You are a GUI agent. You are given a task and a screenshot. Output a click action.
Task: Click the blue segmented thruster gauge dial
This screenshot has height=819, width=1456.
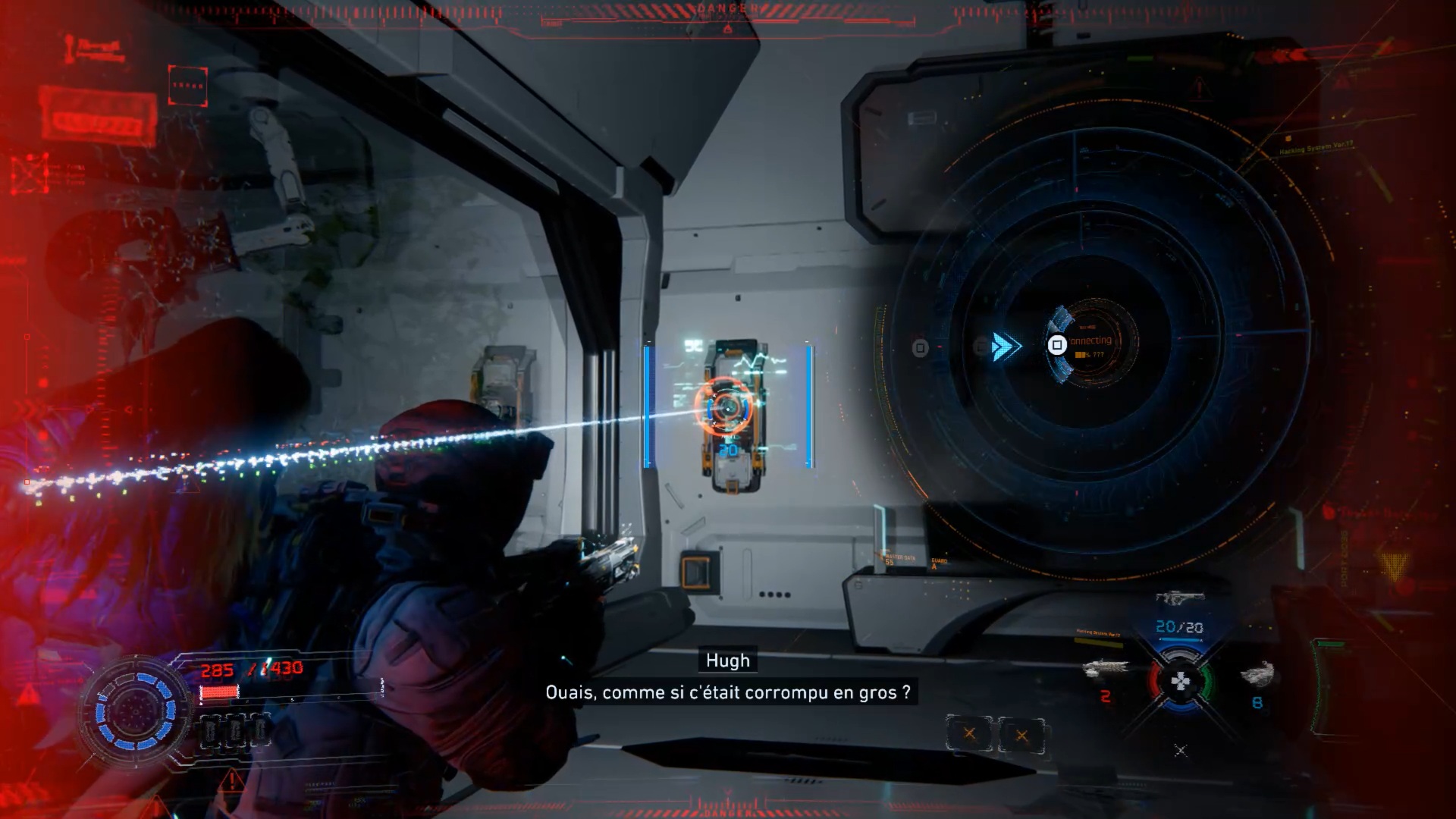135,711
